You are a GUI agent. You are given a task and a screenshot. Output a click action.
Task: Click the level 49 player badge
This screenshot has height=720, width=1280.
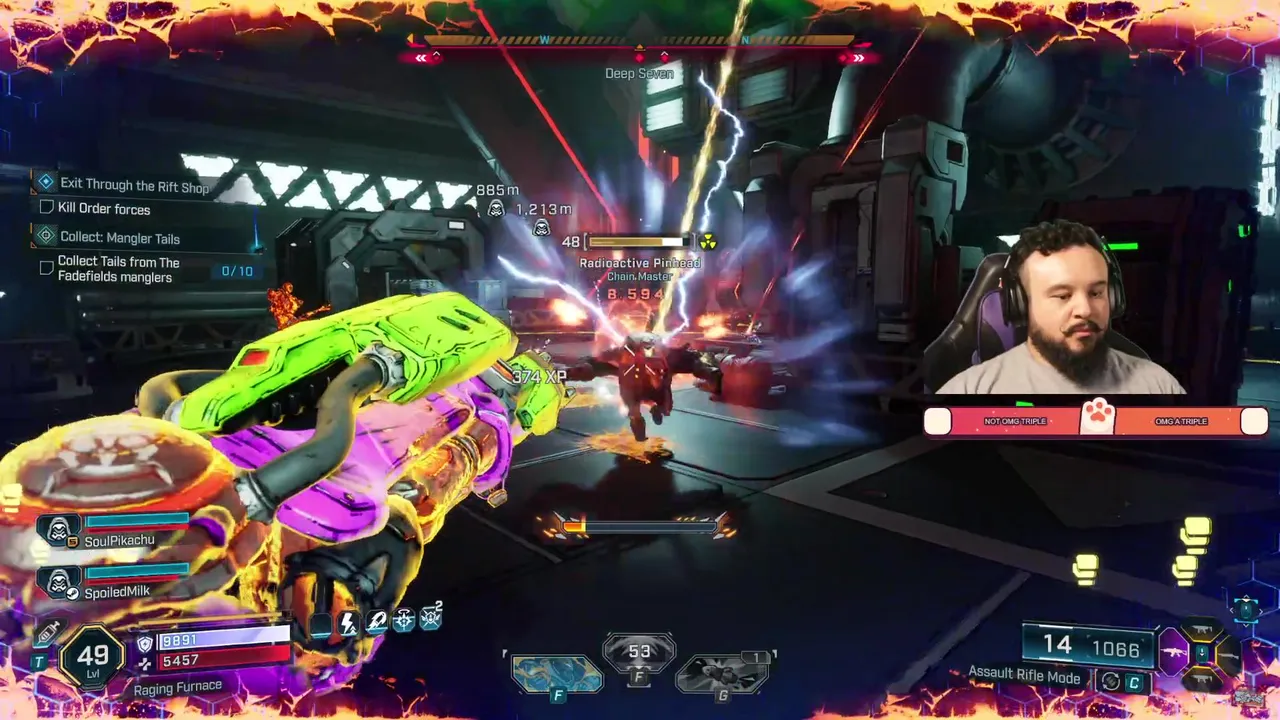coord(92,657)
